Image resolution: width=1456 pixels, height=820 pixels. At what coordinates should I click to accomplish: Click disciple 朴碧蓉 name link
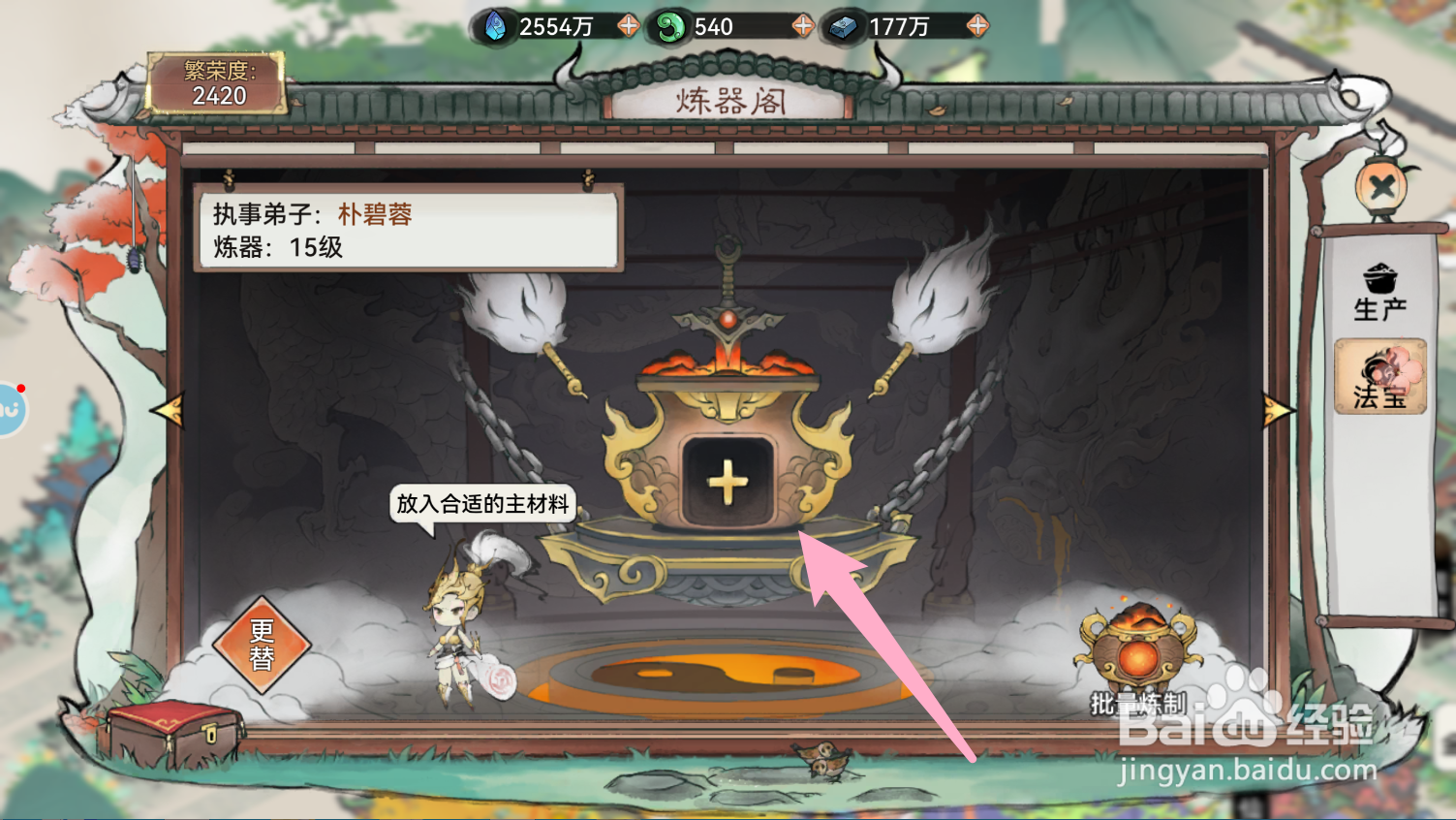click(x=376, y=214)
